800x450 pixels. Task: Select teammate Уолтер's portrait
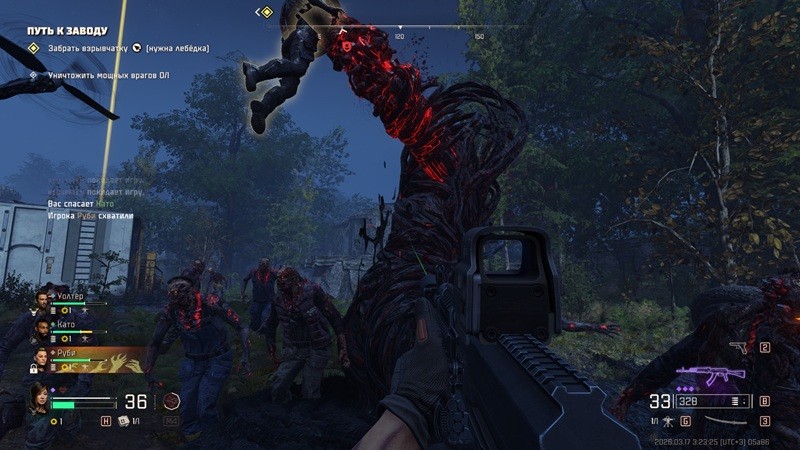pos(43,300)
